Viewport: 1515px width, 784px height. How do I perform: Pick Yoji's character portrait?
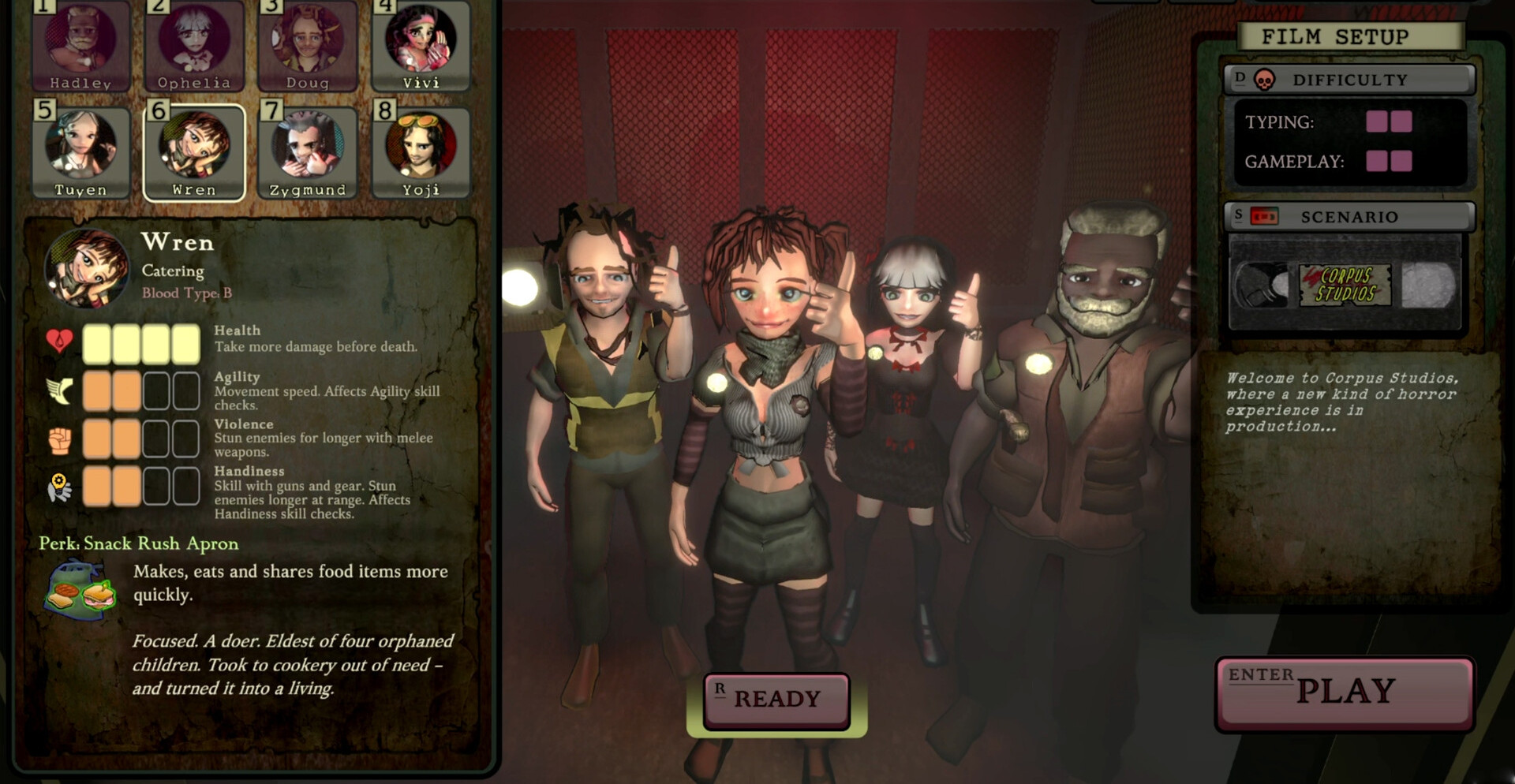[421, 151]
